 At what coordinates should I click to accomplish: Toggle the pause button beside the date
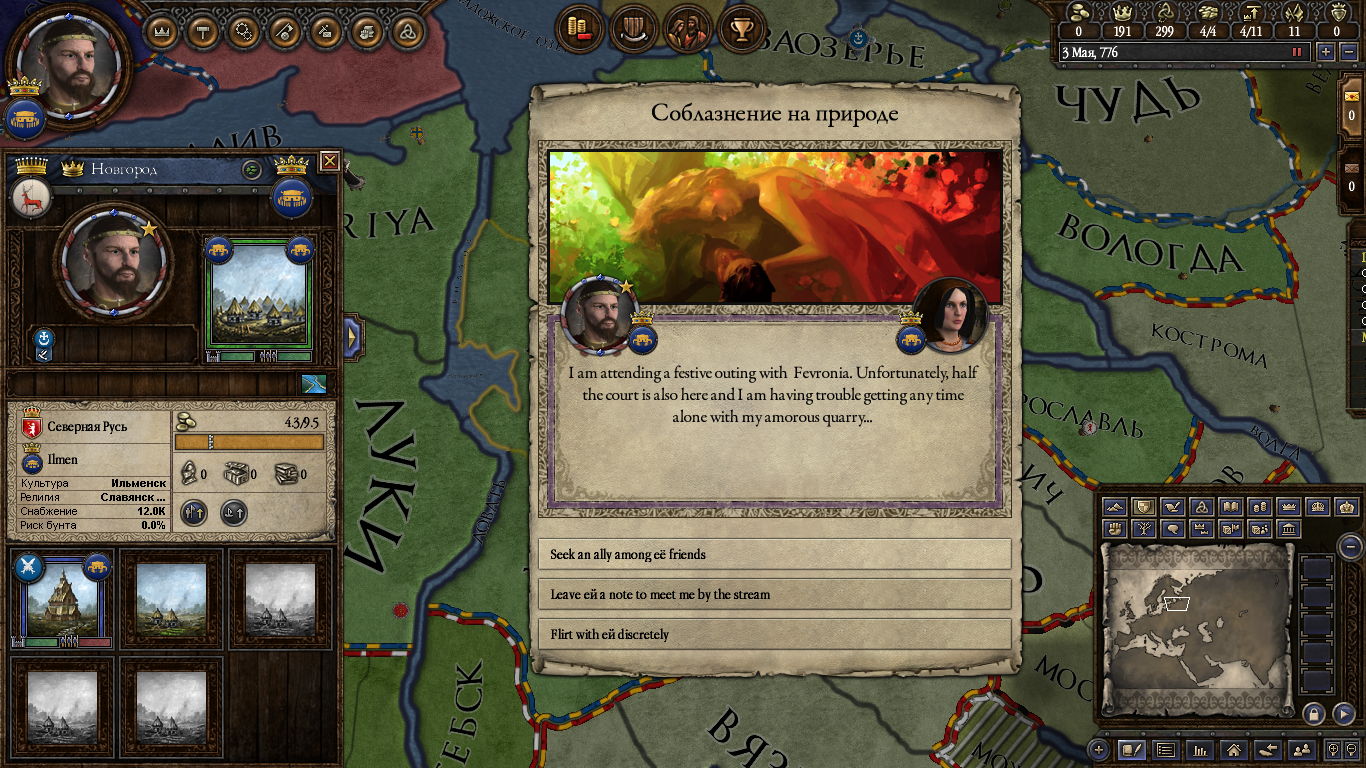coord(1298,52)
